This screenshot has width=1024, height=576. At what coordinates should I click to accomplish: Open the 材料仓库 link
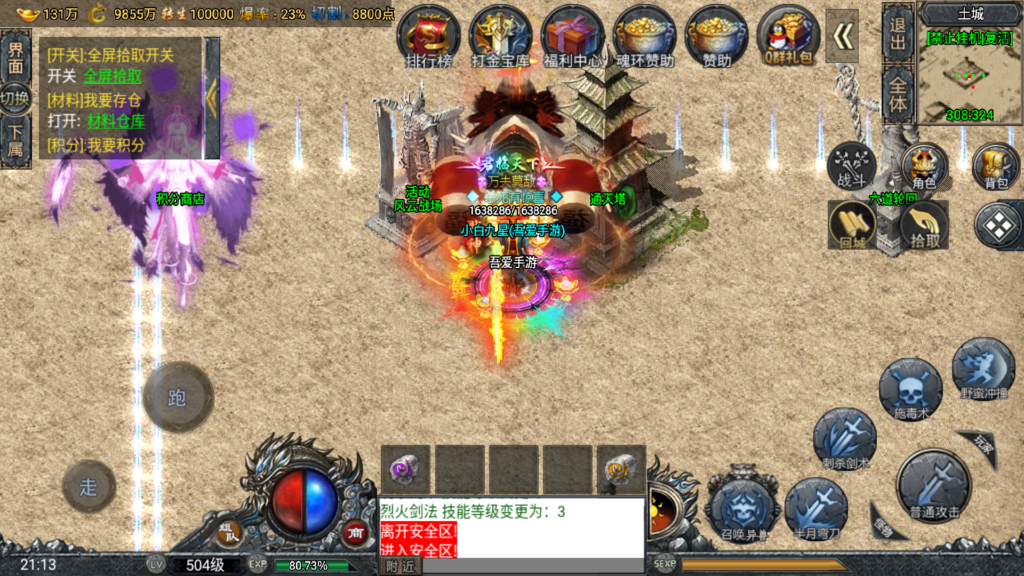[x=116, y=121]
